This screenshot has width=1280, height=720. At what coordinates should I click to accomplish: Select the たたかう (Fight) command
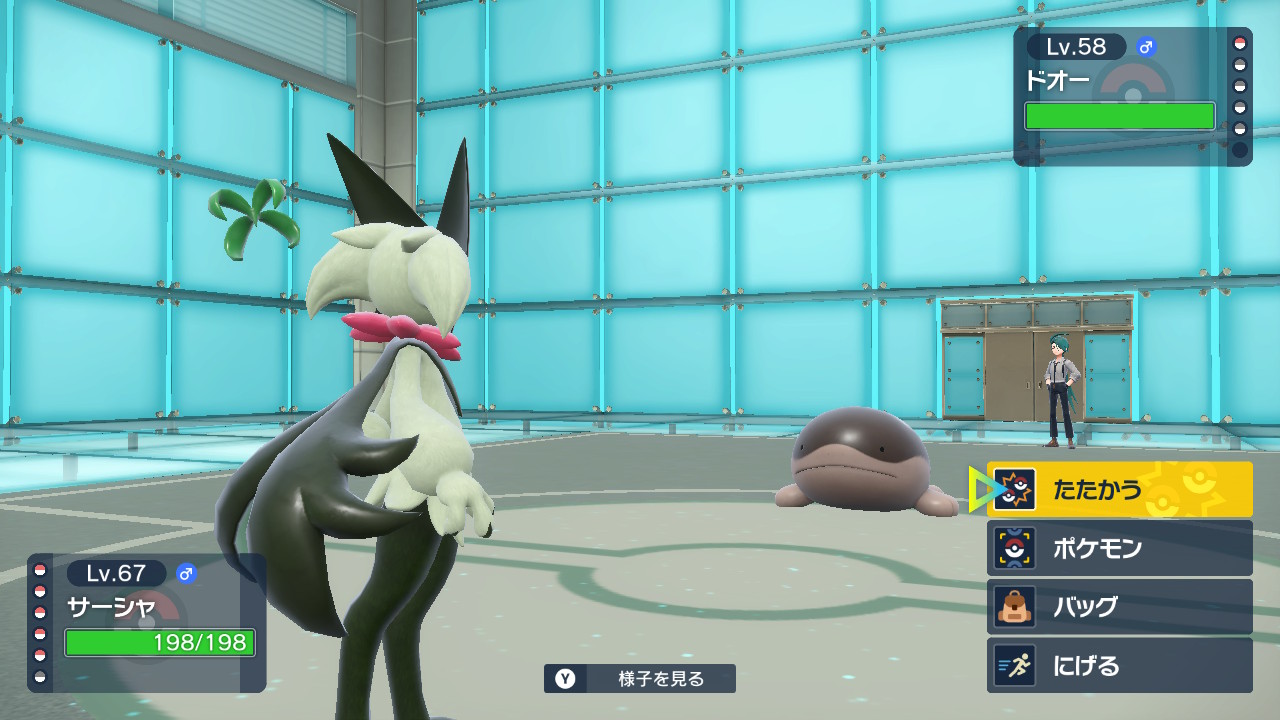(x=1119, y=489)
